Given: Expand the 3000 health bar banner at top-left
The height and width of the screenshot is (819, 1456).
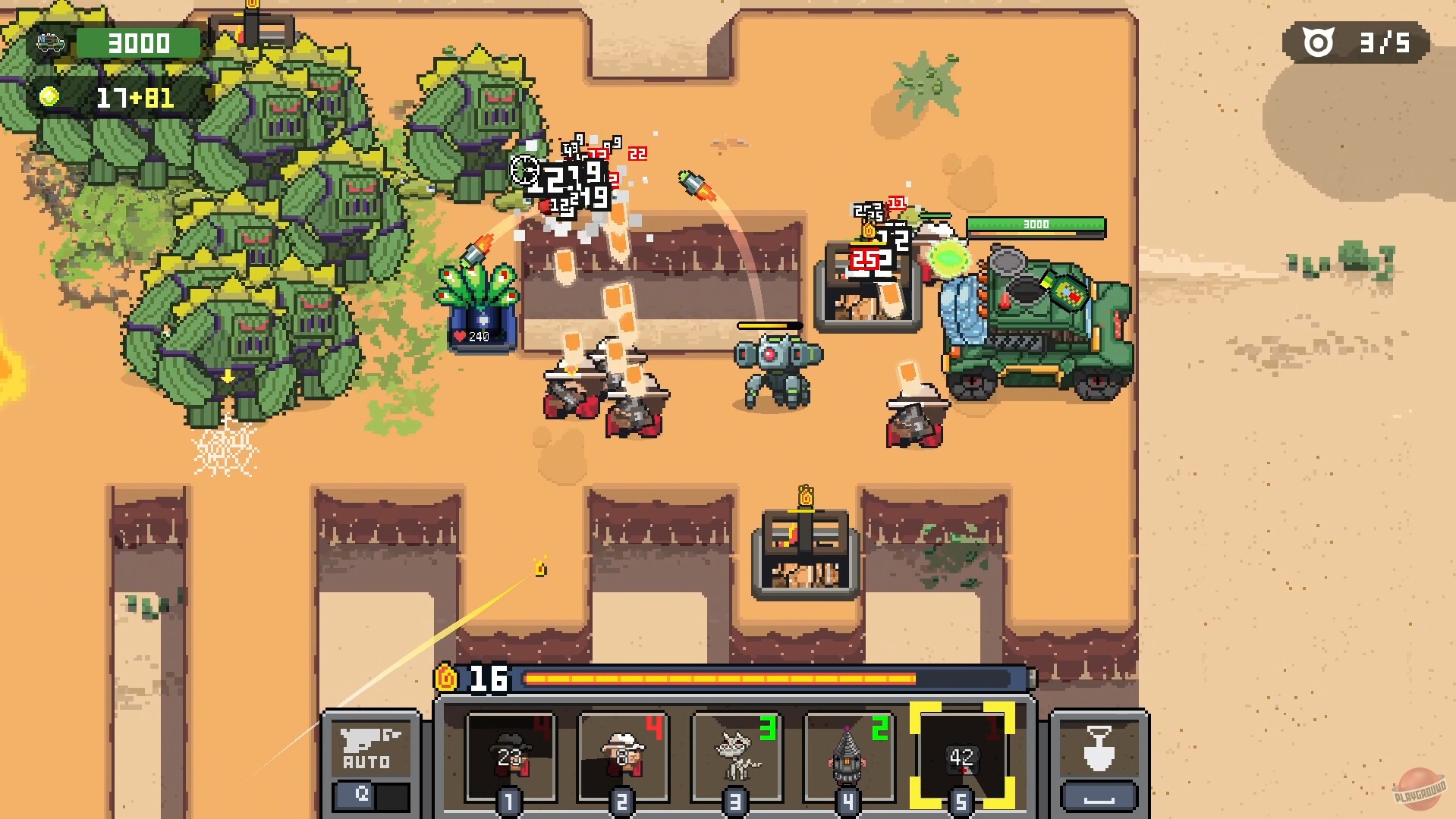Looking at the screenshot, I should pos(137,43).
